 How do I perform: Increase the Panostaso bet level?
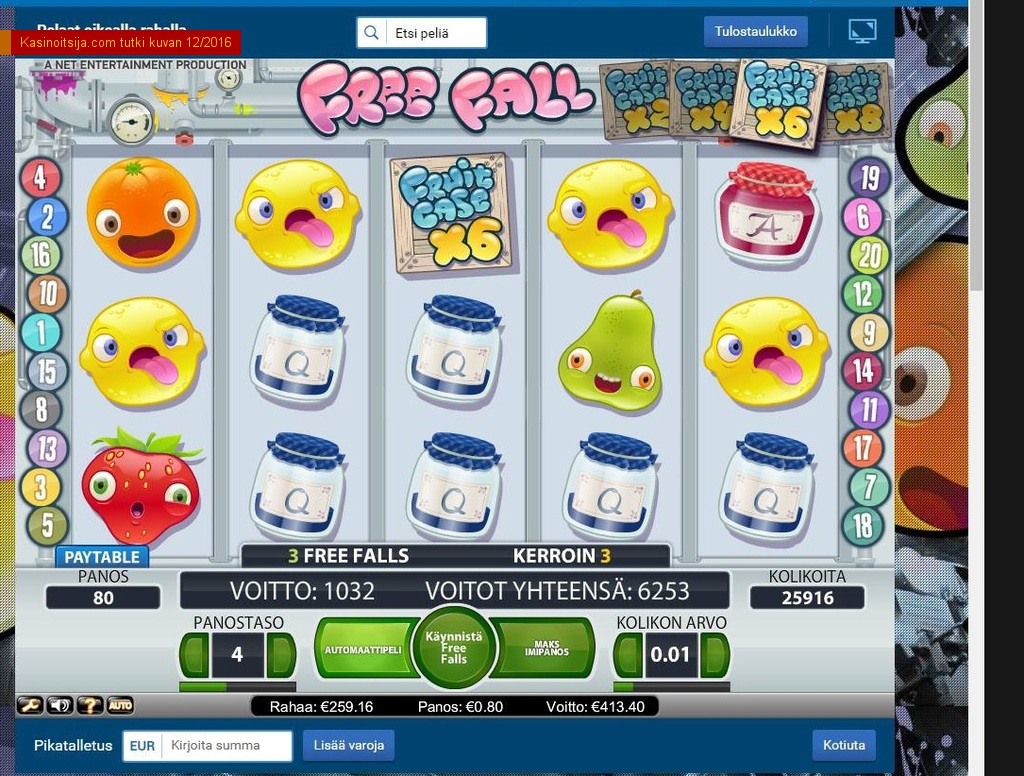click(x=281, y=656)
